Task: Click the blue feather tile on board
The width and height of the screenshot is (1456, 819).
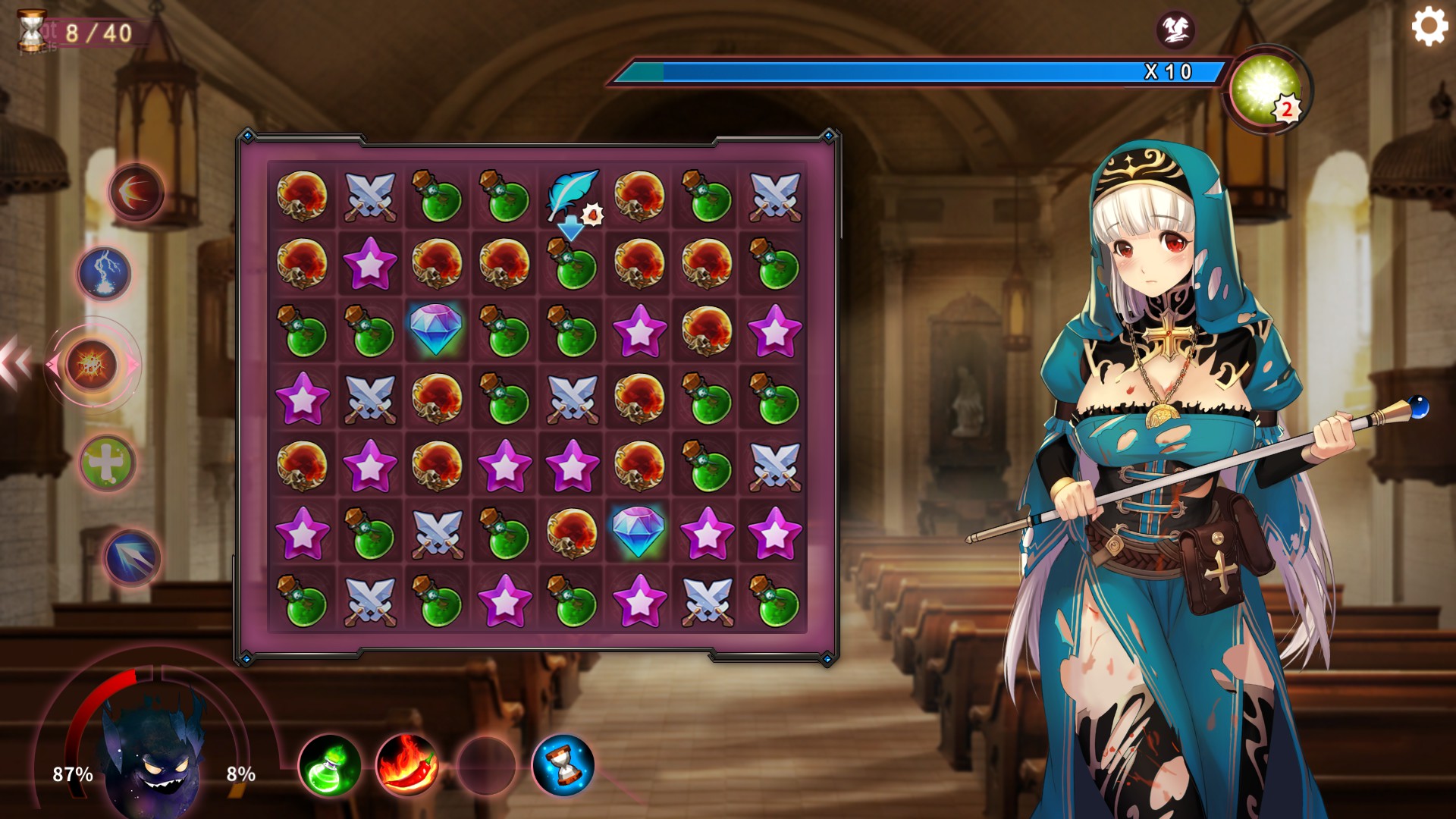Action: pos(573,195)
